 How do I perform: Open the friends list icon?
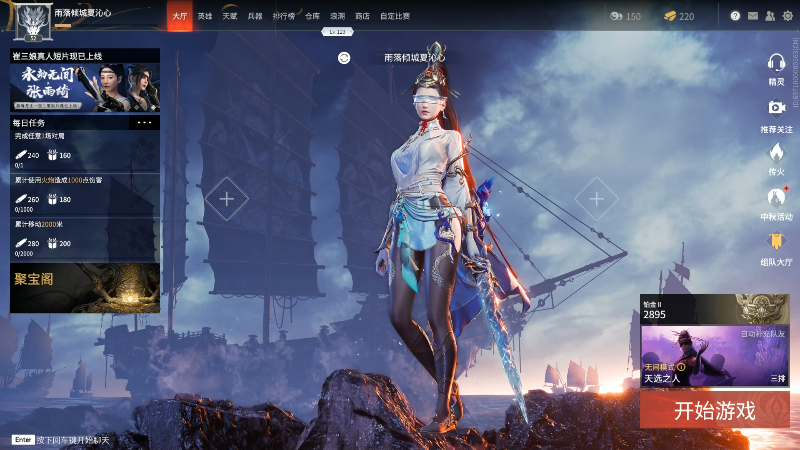click(x=768, y=16)
